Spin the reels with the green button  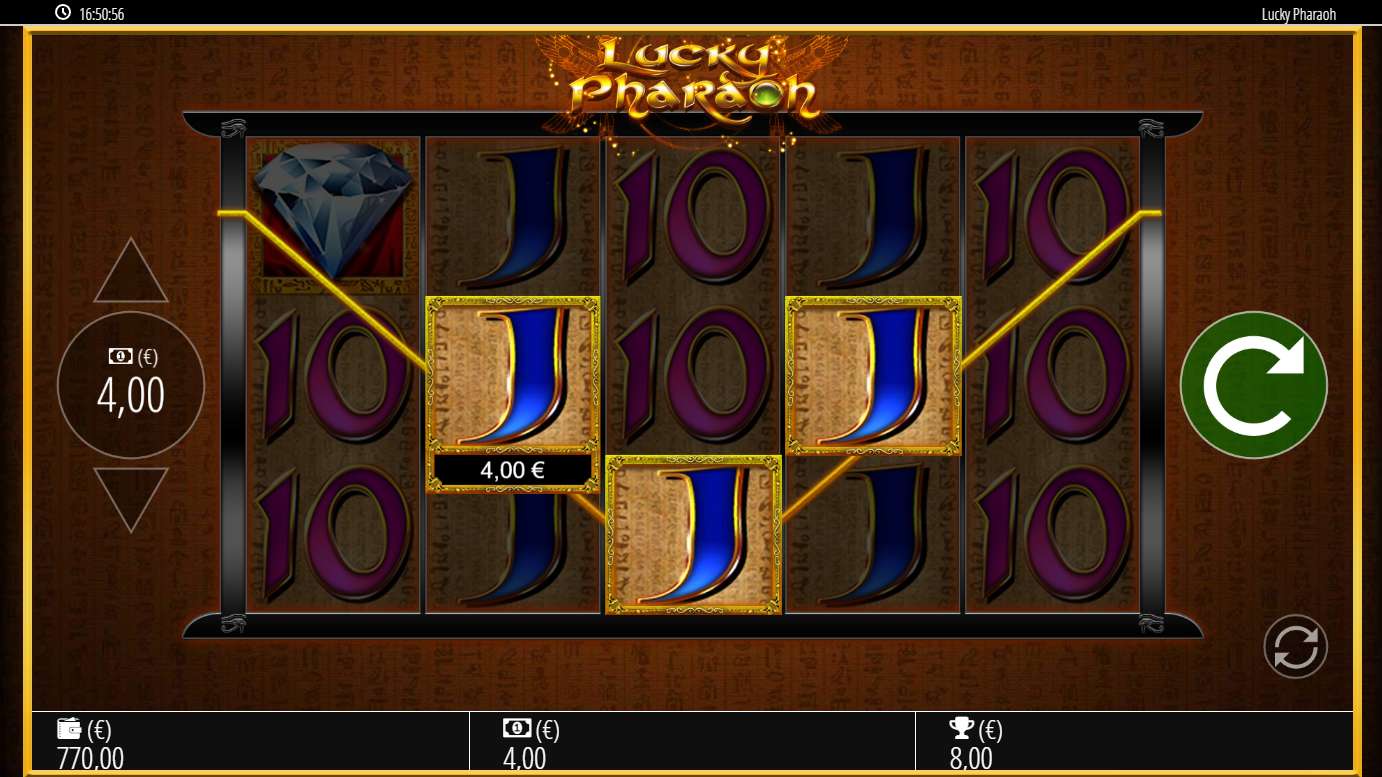(1253, 385)
